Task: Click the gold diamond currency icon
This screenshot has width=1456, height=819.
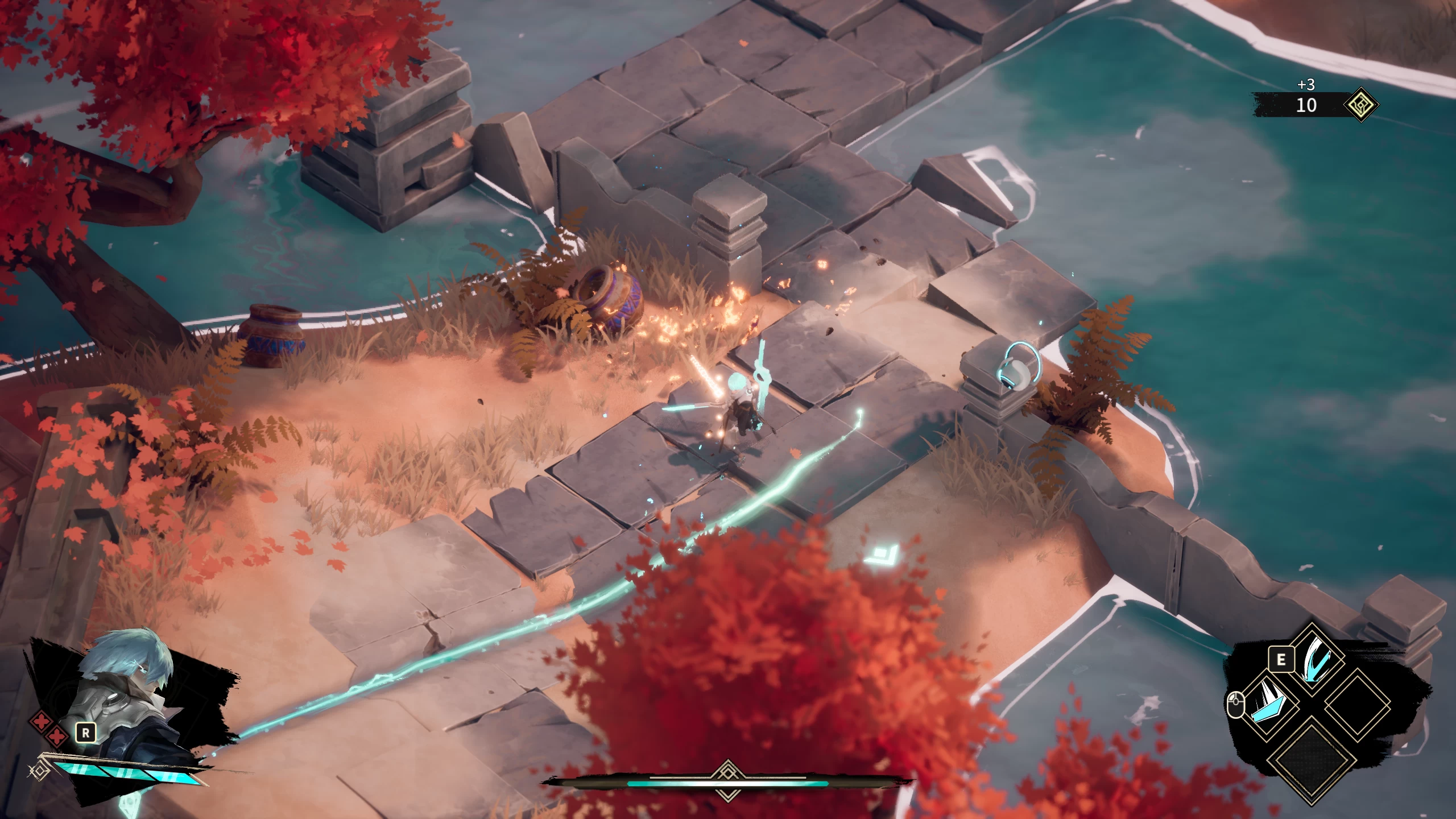Action: point(1360,105)
